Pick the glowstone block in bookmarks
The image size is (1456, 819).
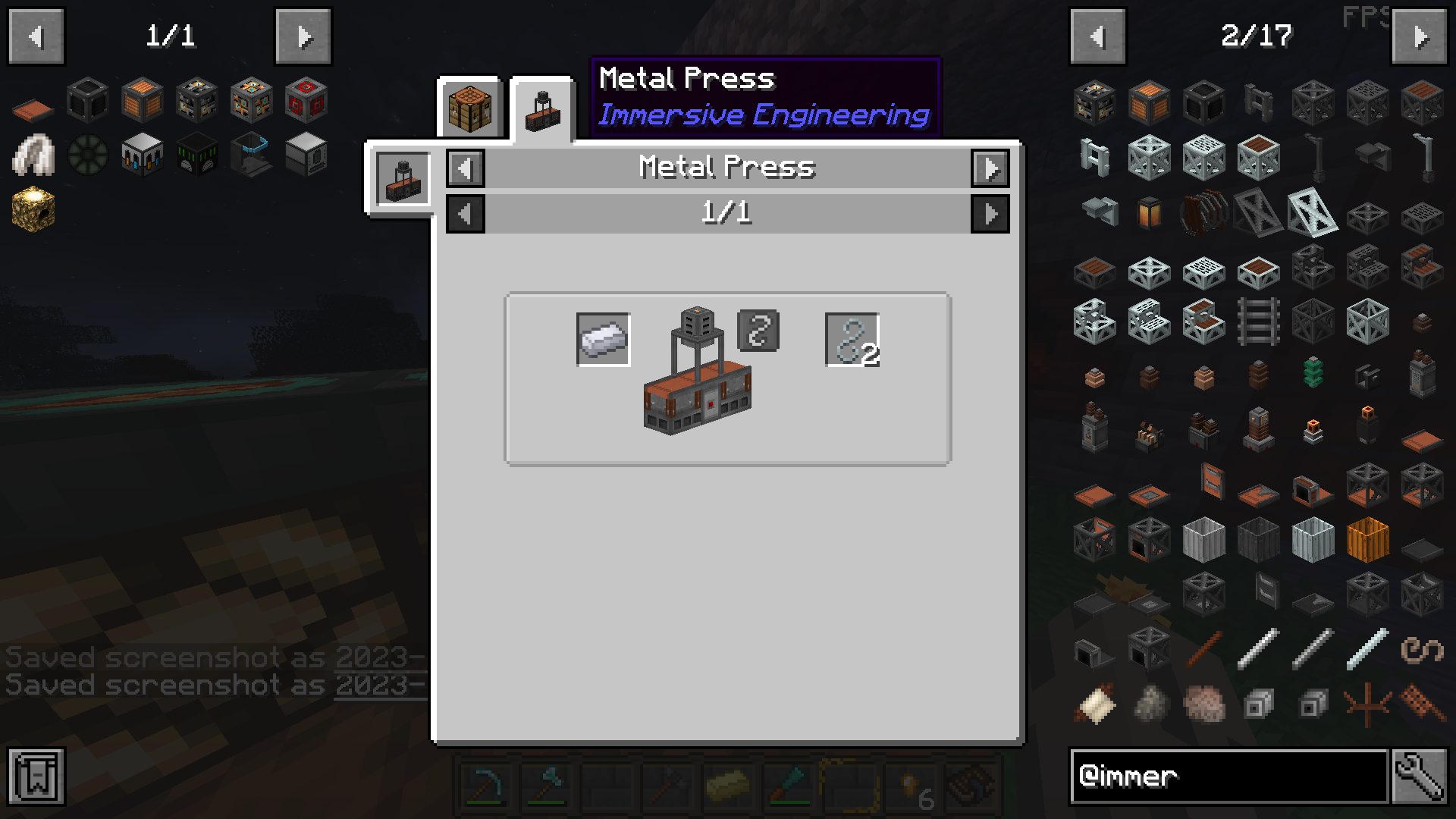[x=33, y=209]
